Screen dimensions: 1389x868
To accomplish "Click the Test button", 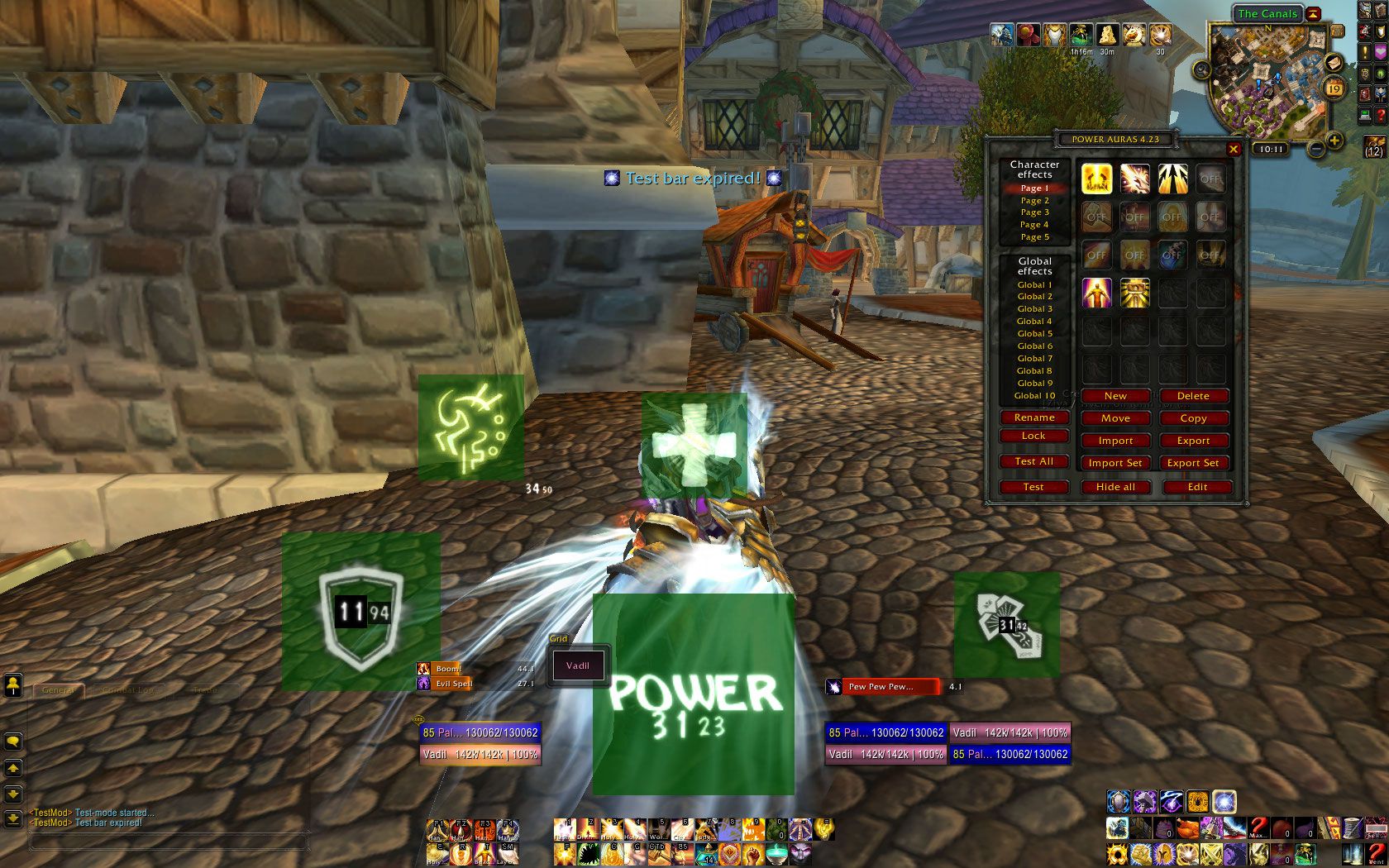I will coord(1033,487).
